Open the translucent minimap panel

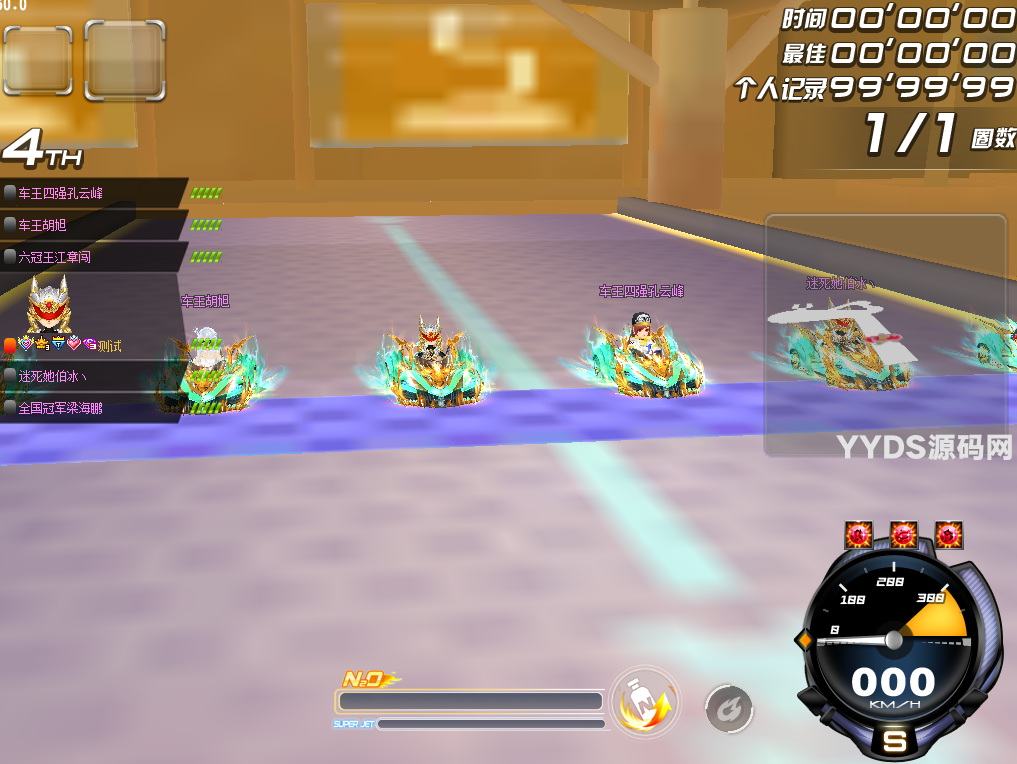click(x=885, y=335)
